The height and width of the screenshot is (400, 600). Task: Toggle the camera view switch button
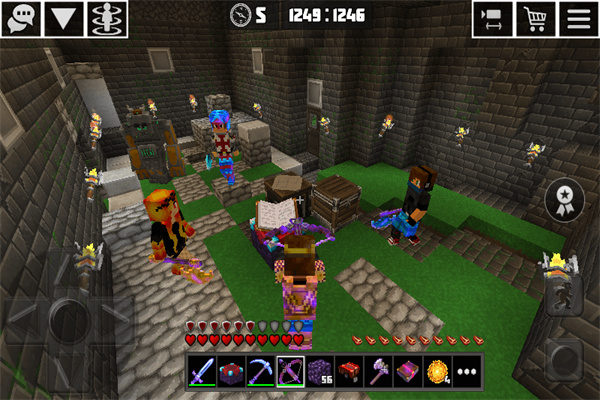click(493, 19)
